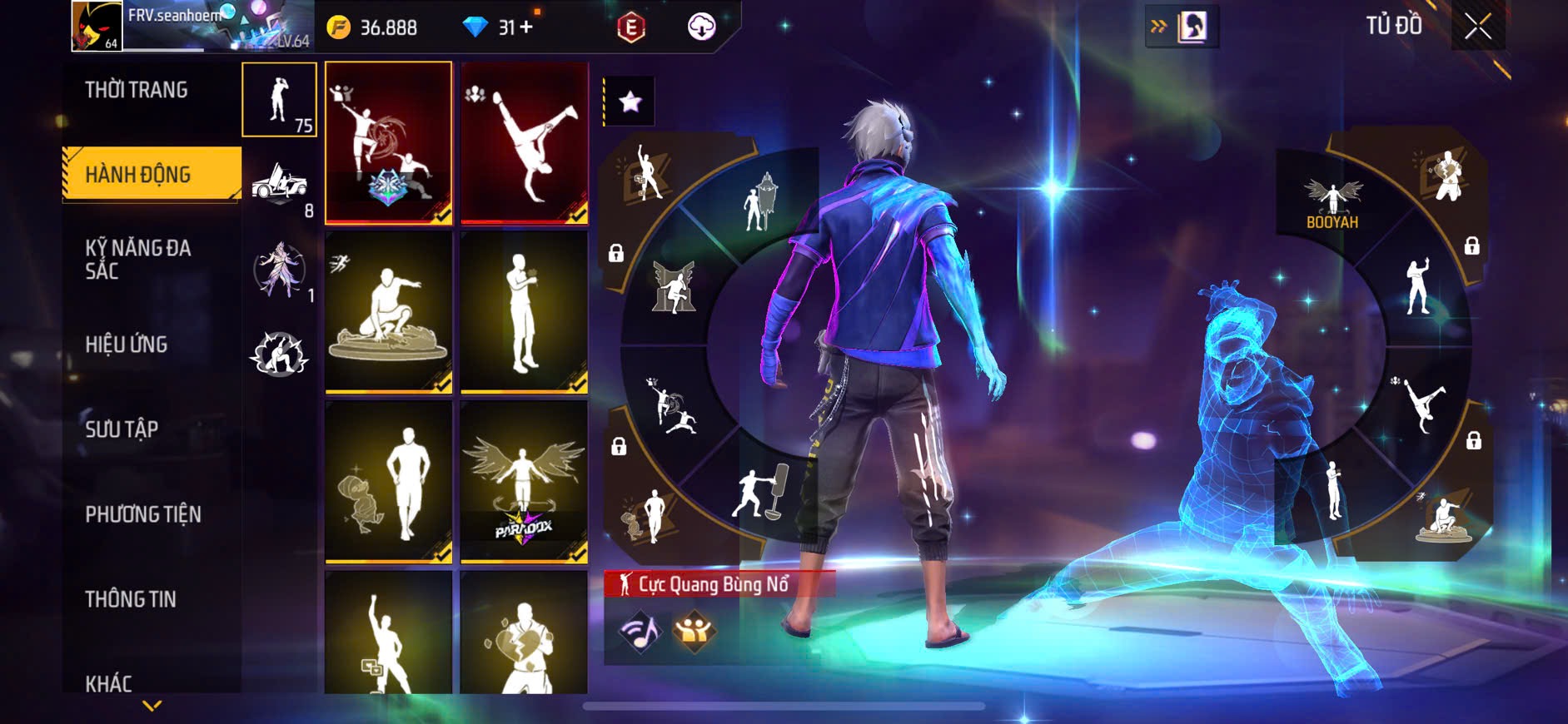Open the Hiệu Ứng section
The image size is (1568, 724).
(x=127, y=344)
